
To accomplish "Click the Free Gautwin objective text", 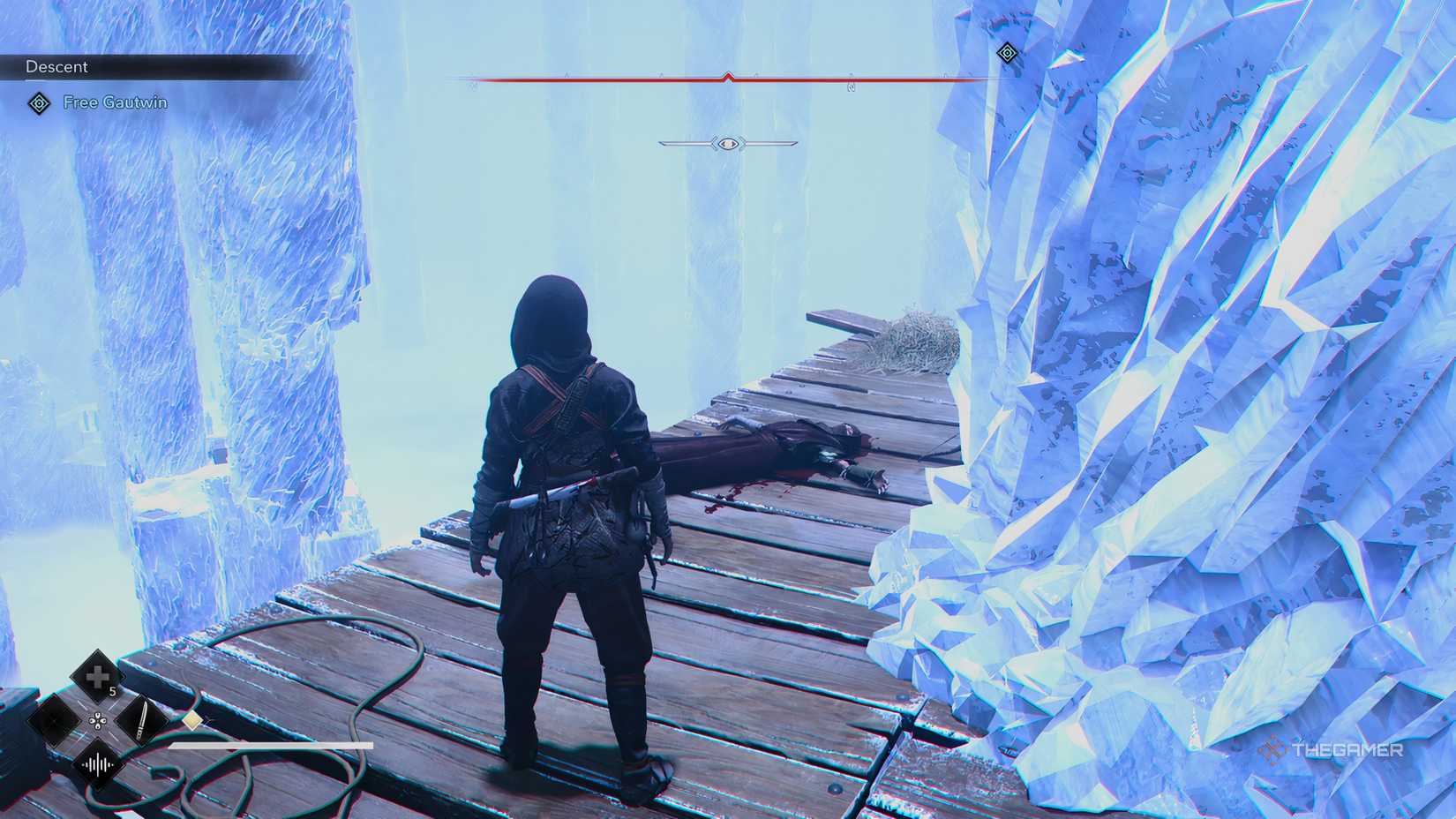I will coord(115,102).
